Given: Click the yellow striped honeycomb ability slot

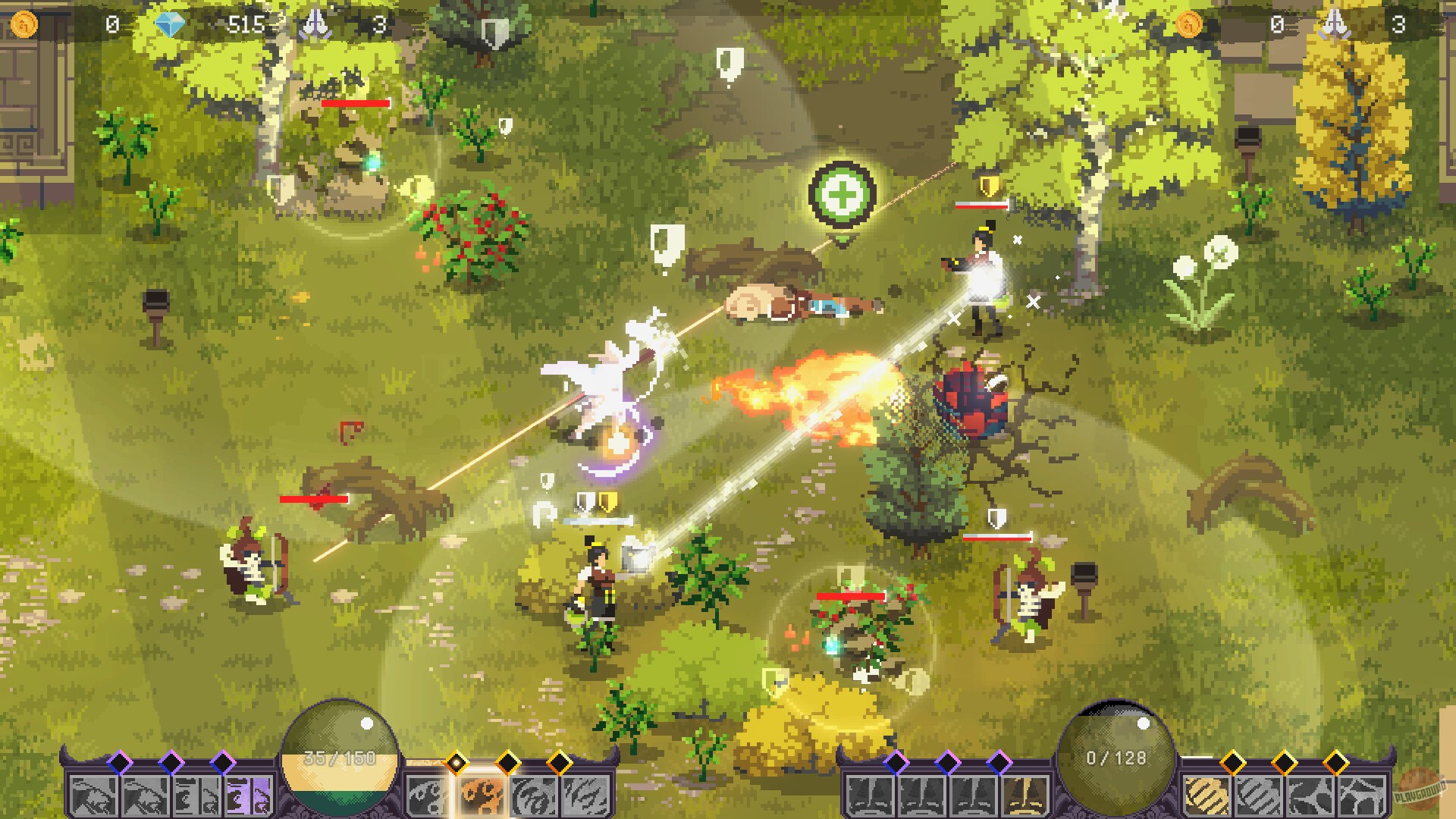Looking at the screenshot, I should pyautogui.click(x=1207, y=795).
